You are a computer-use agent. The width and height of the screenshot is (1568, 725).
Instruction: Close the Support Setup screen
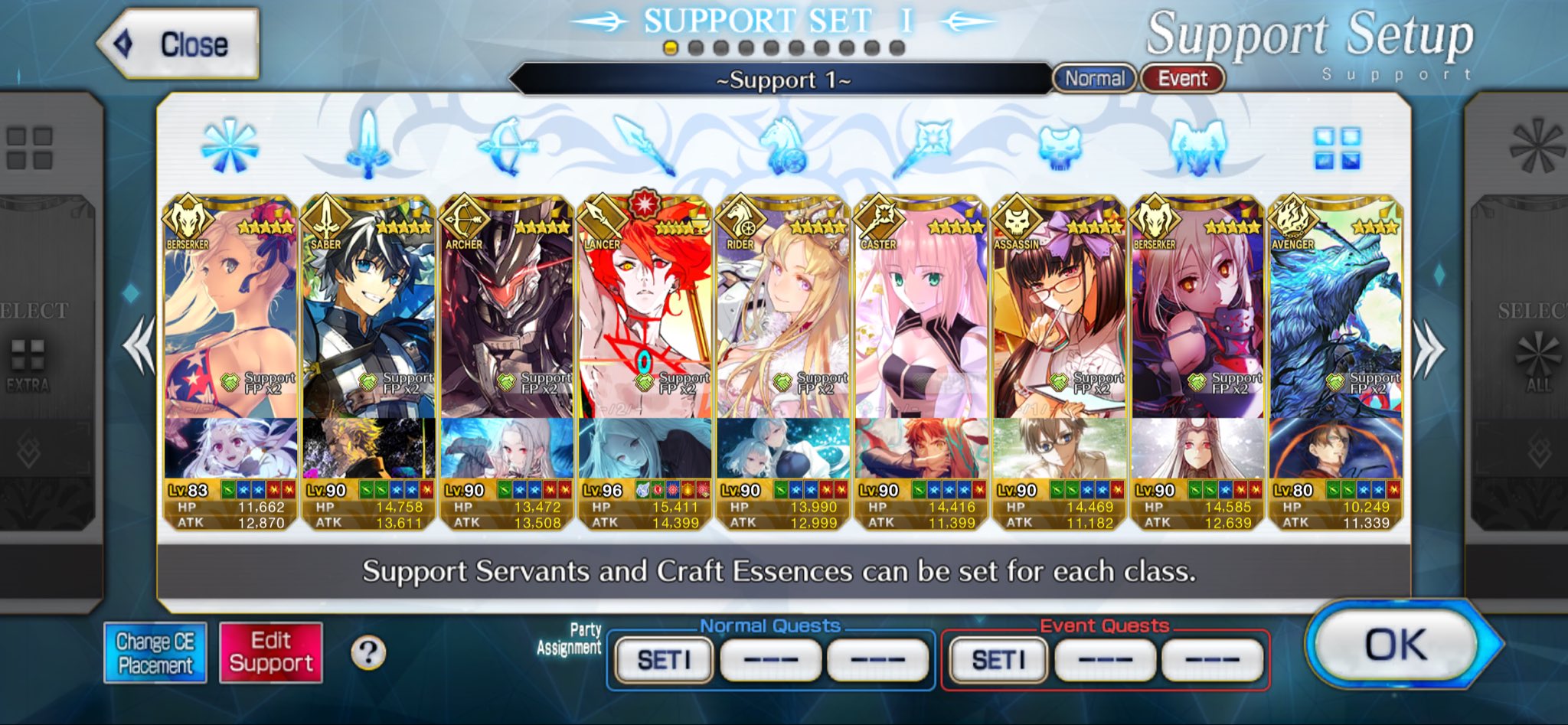[x=179, y=44]
